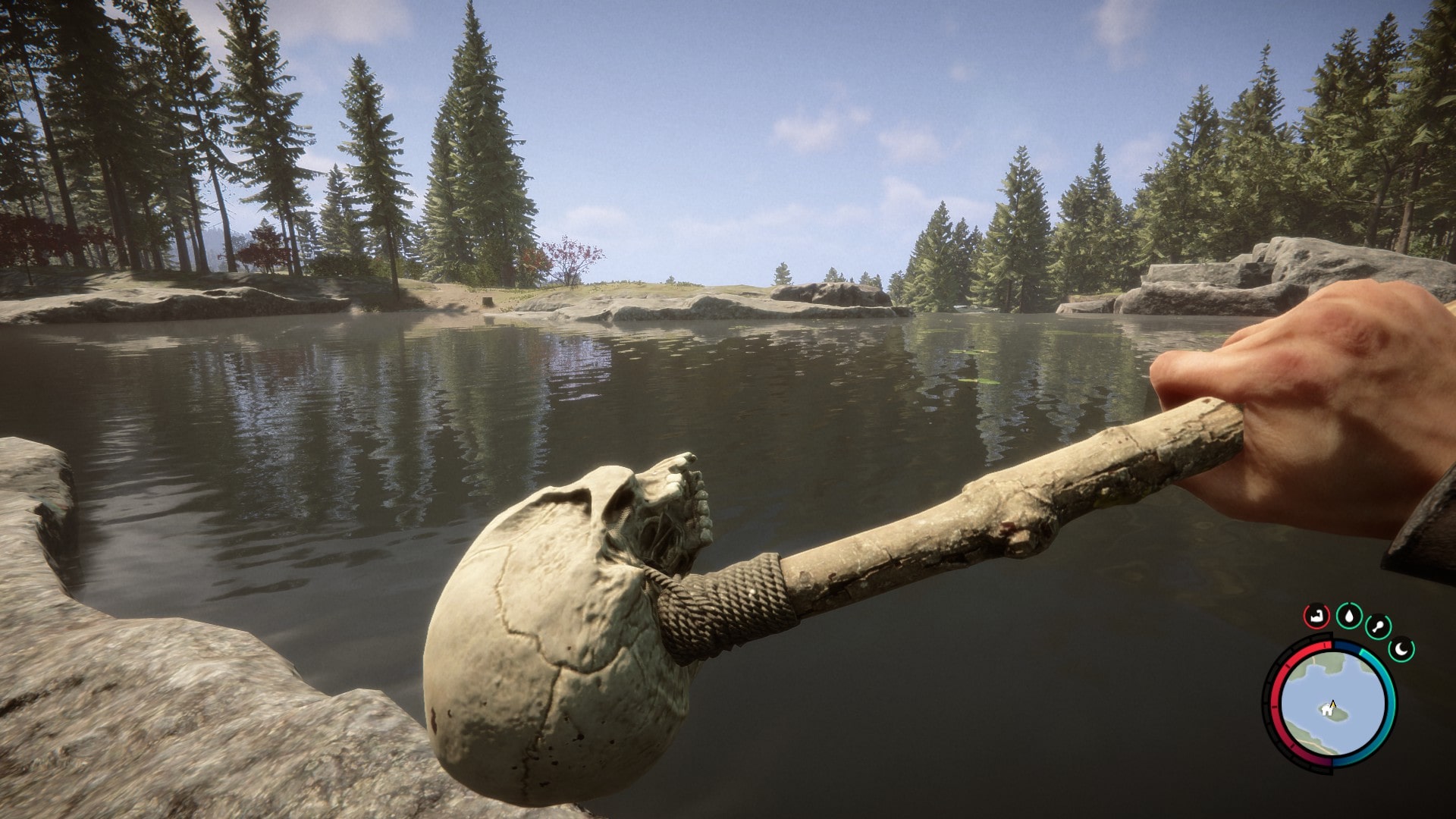
Task: Select the drumstick hunger icon
Action: pyautogui.click(x=1378, y=627)
